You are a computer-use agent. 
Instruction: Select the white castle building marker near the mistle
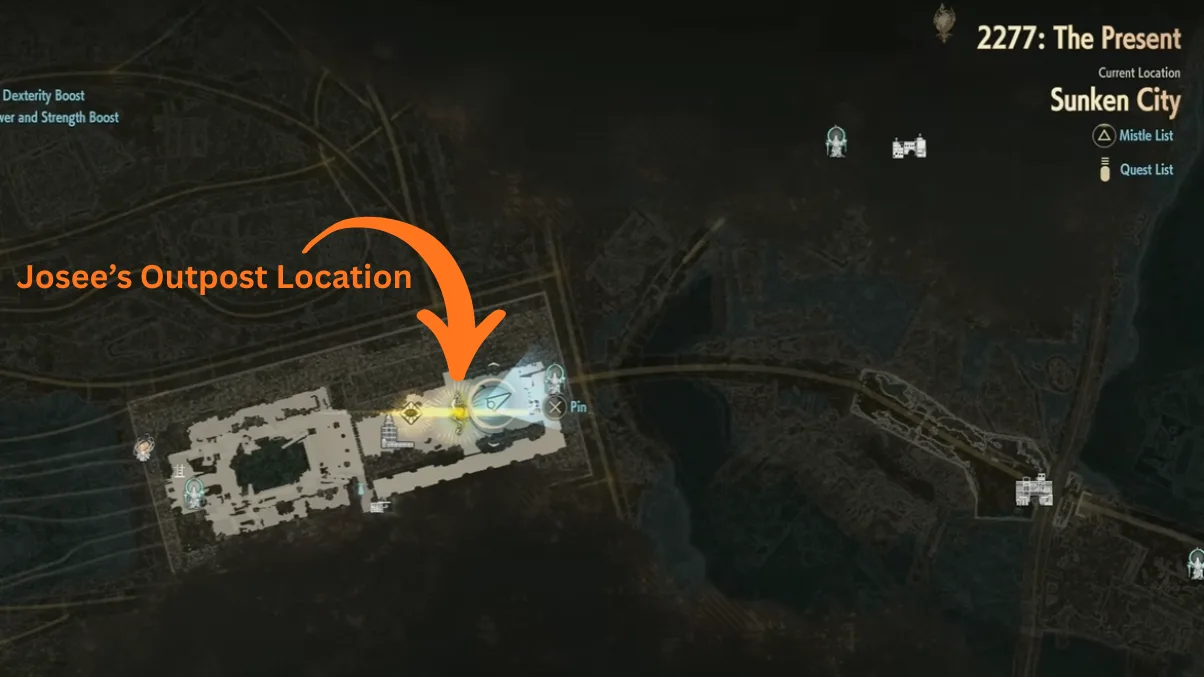tap(908, 148)
